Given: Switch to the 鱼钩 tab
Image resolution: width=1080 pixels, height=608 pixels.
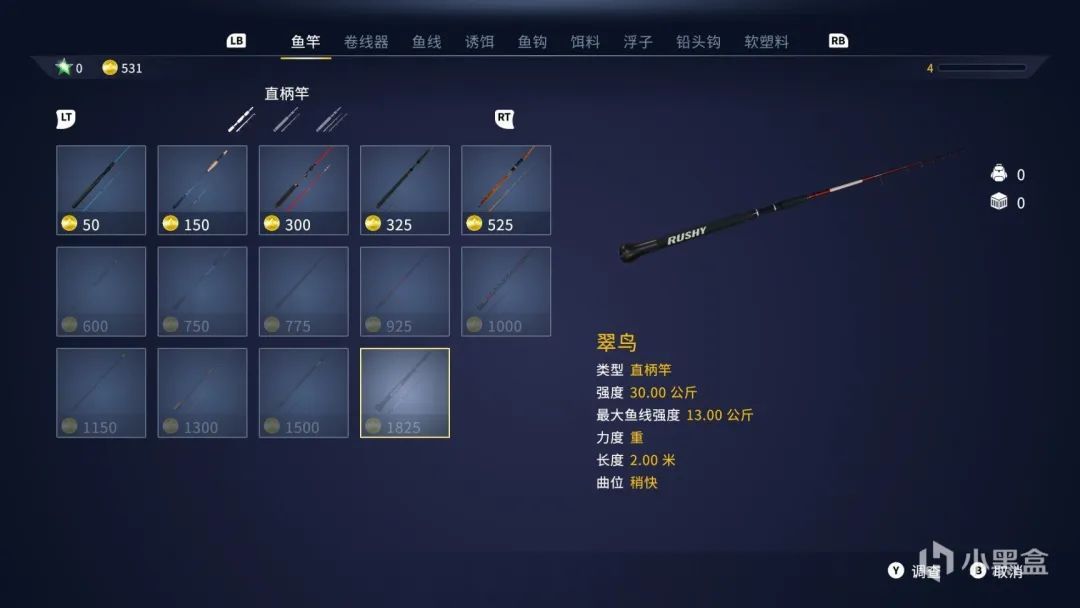Looking at the screenshot, I should point(532,42).
